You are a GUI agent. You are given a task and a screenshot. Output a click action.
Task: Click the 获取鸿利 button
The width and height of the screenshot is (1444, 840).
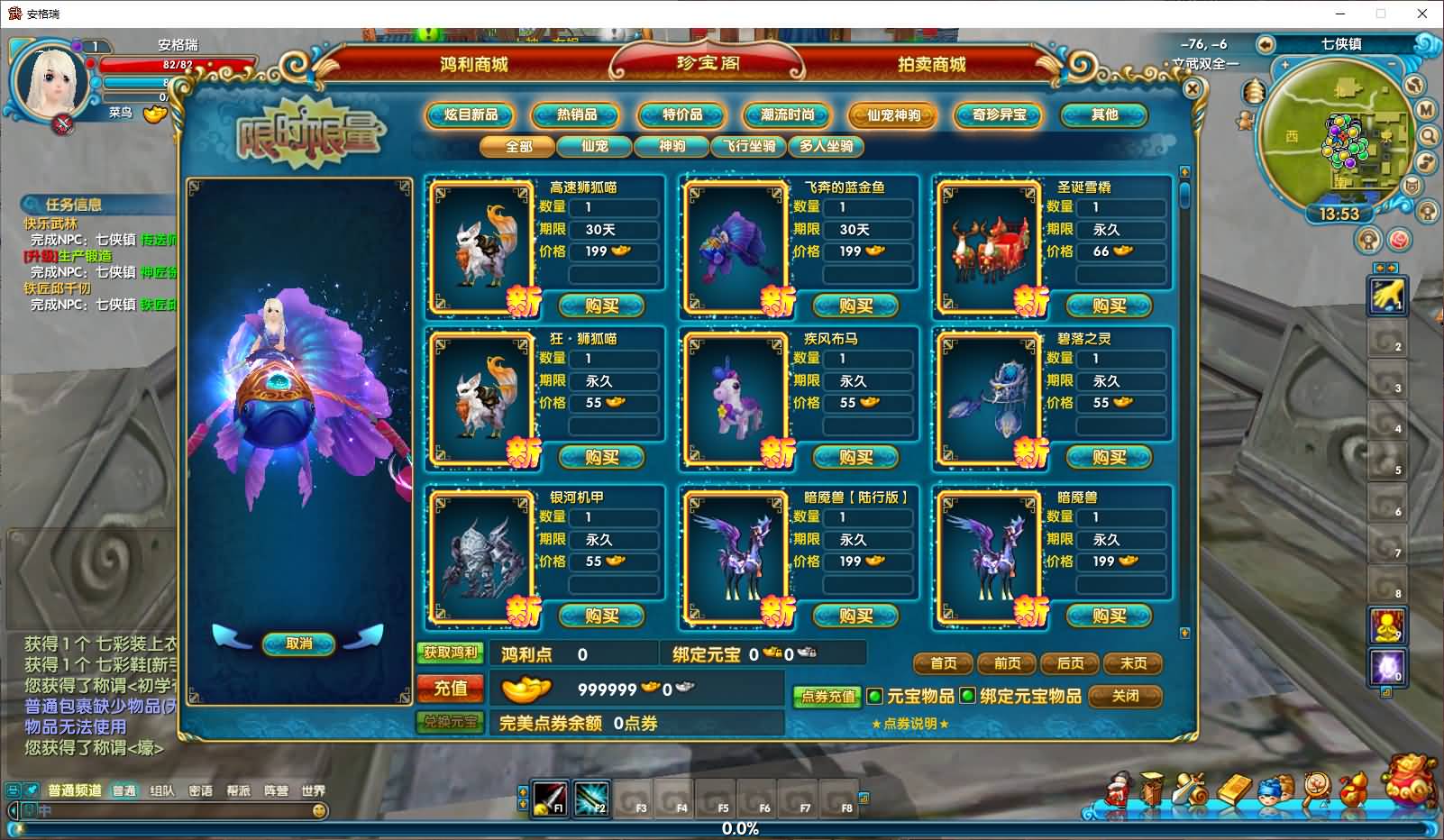coord(451,653)
